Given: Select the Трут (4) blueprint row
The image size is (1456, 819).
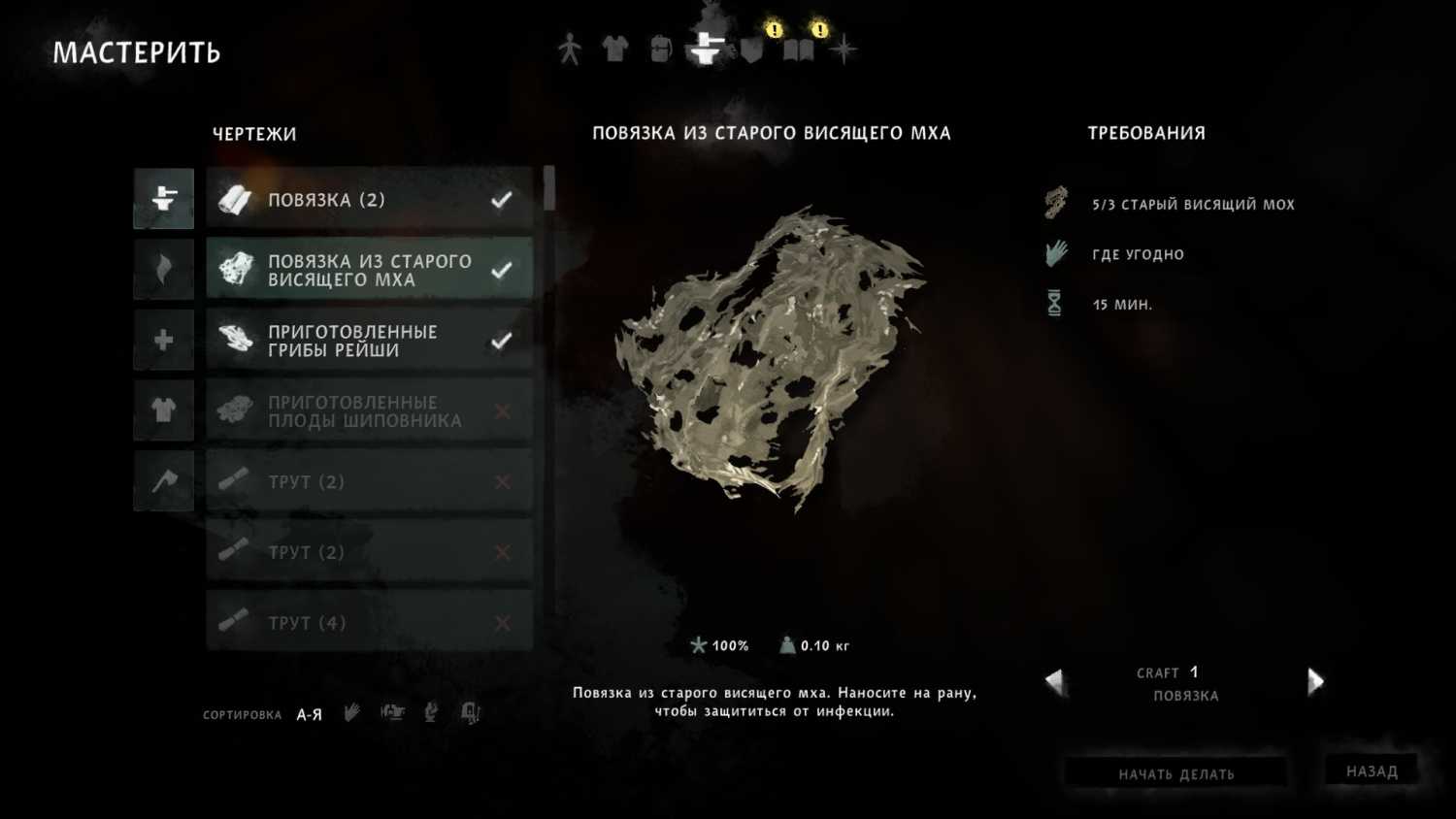Looking at the screenshot, I should pos(369,622).
